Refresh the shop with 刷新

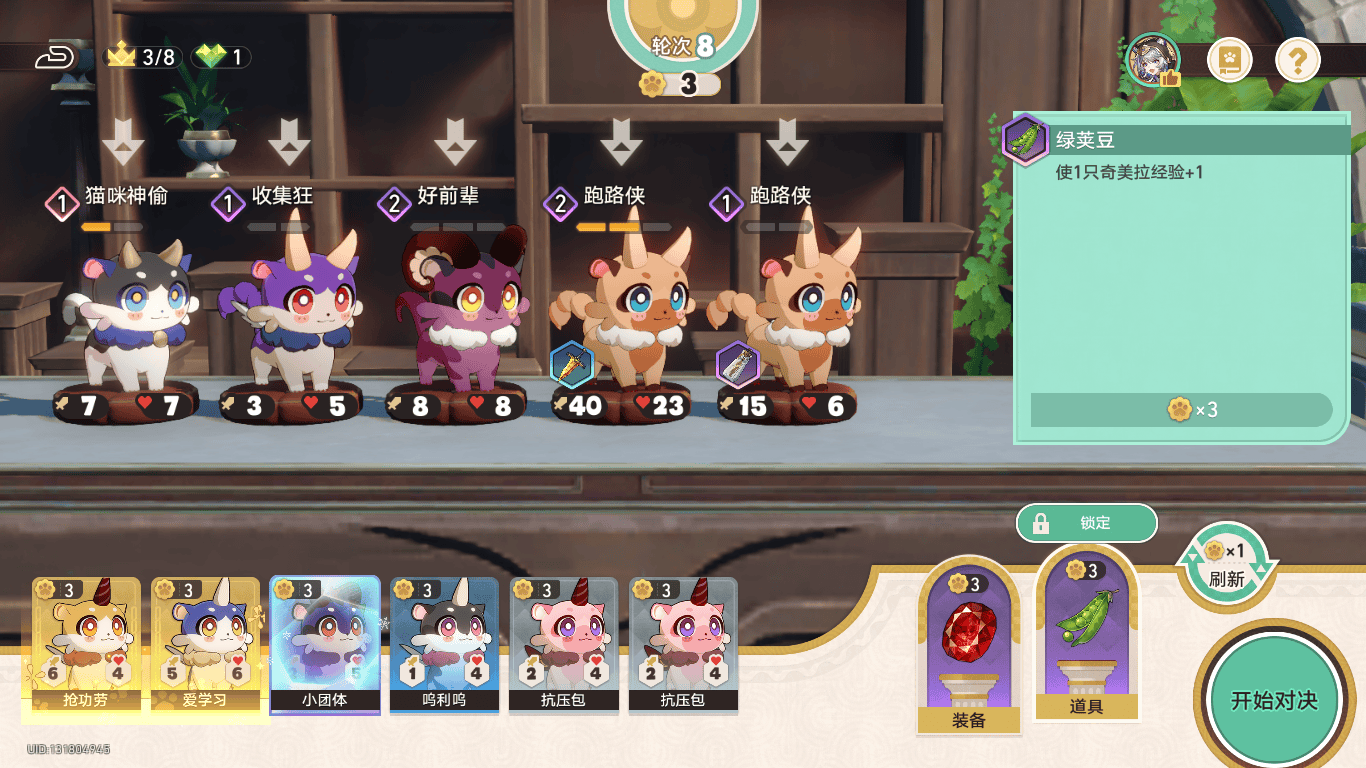1226,565
